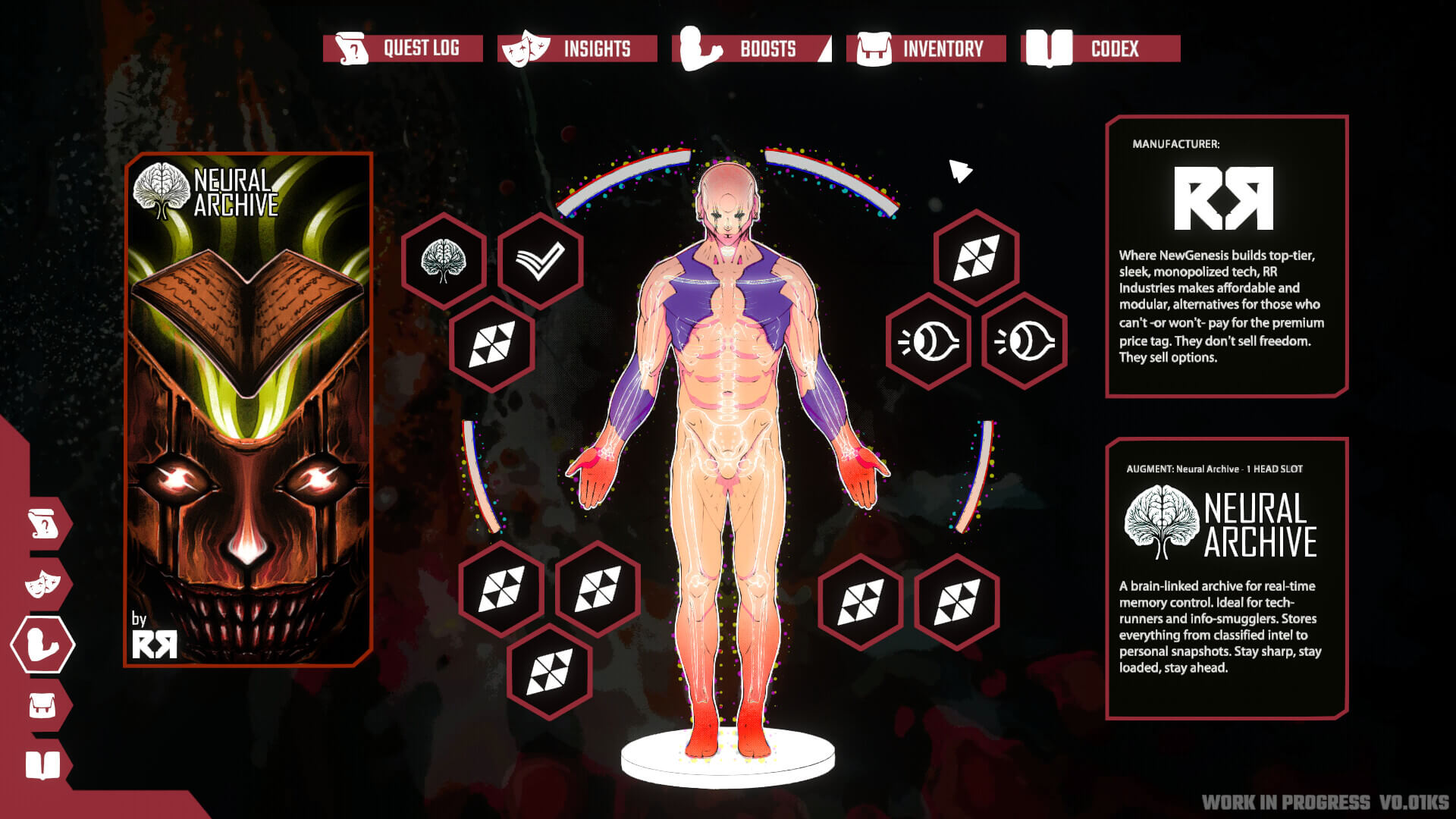Select the Neural Archive brain augment slot
The width and height of the screenshot is (1456, 819).
444,261
